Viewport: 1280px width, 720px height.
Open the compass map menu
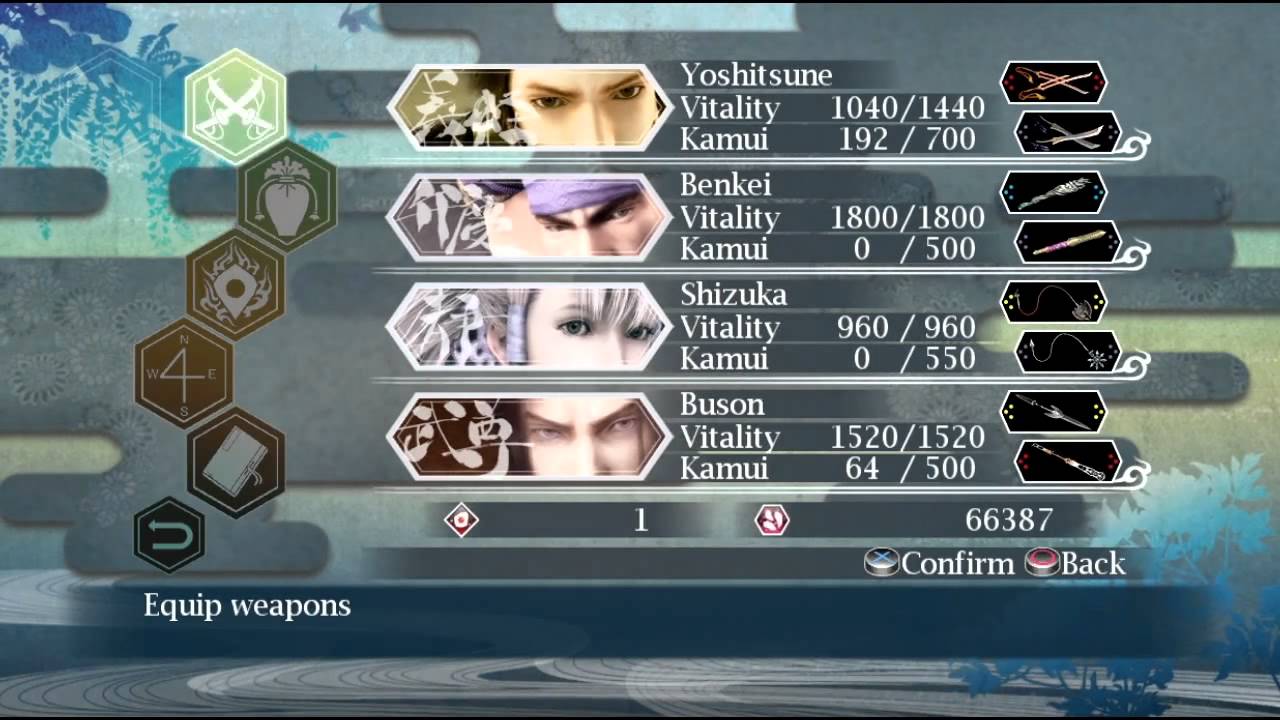tap(184, 374)
